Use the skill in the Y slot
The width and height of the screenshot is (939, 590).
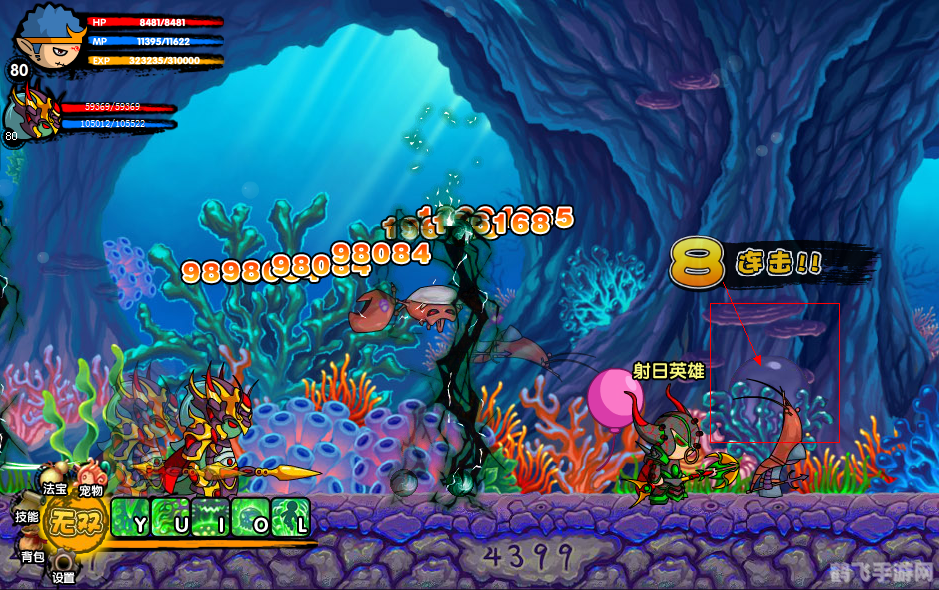[x=131, y=517]
